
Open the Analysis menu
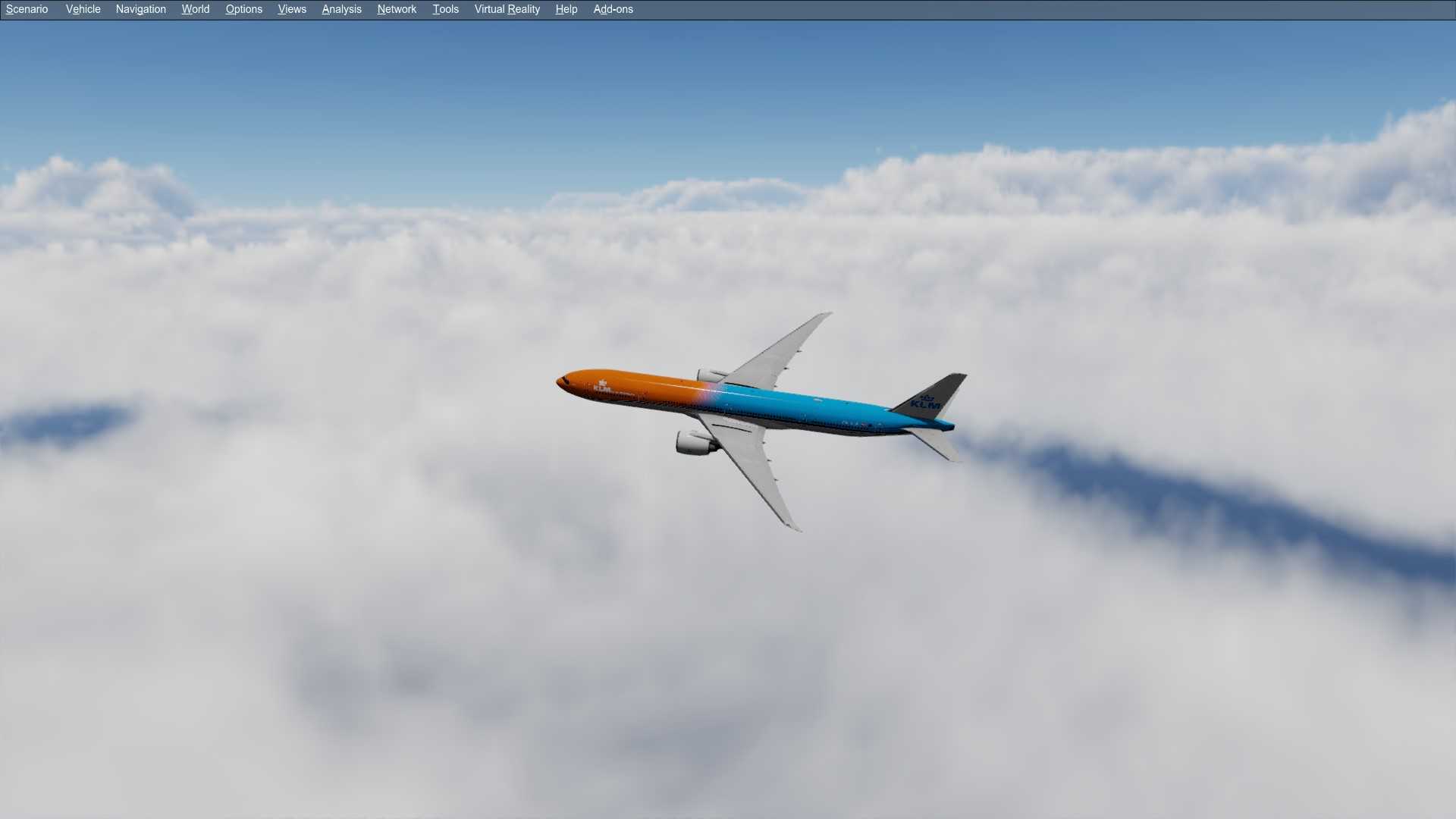pos(341,9)
